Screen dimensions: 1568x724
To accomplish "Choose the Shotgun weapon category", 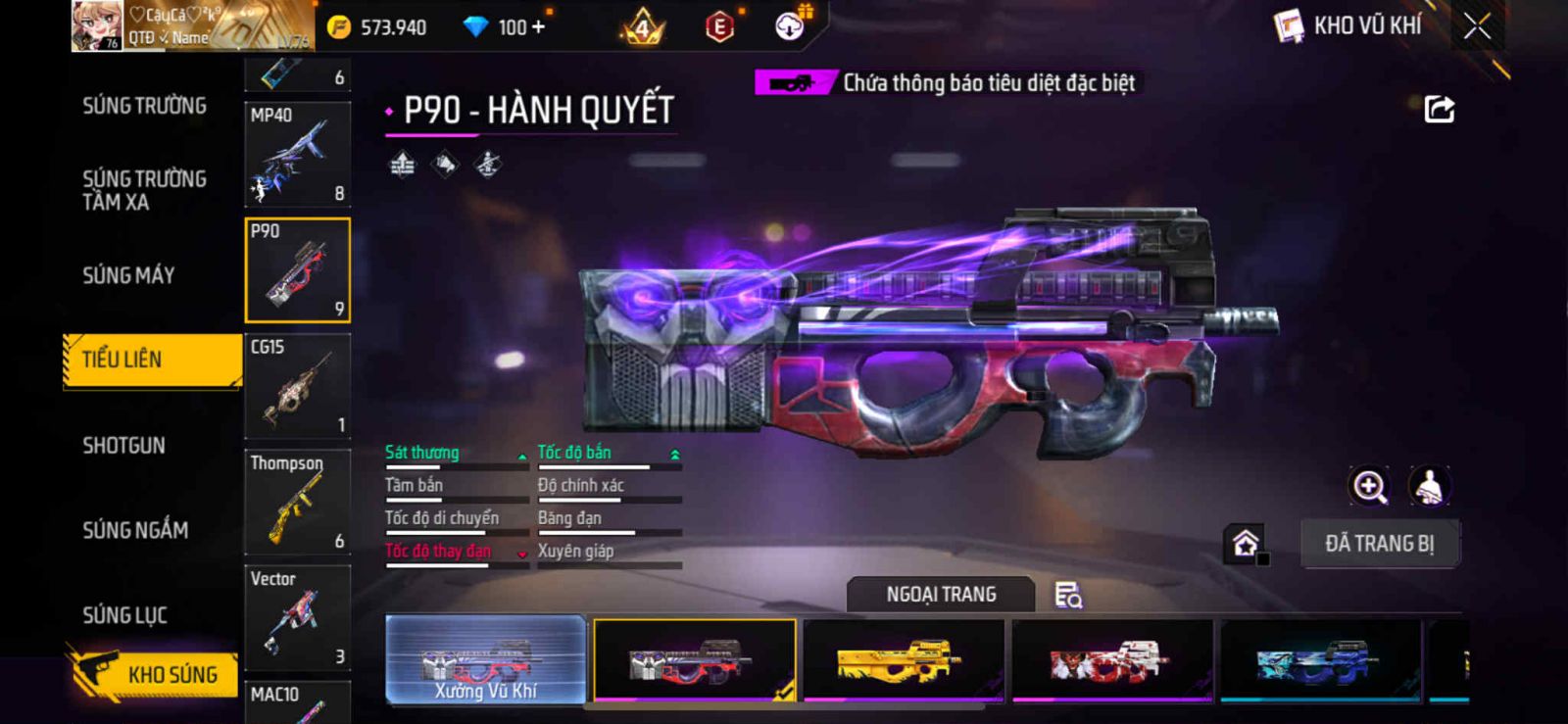I will (123, 446).
